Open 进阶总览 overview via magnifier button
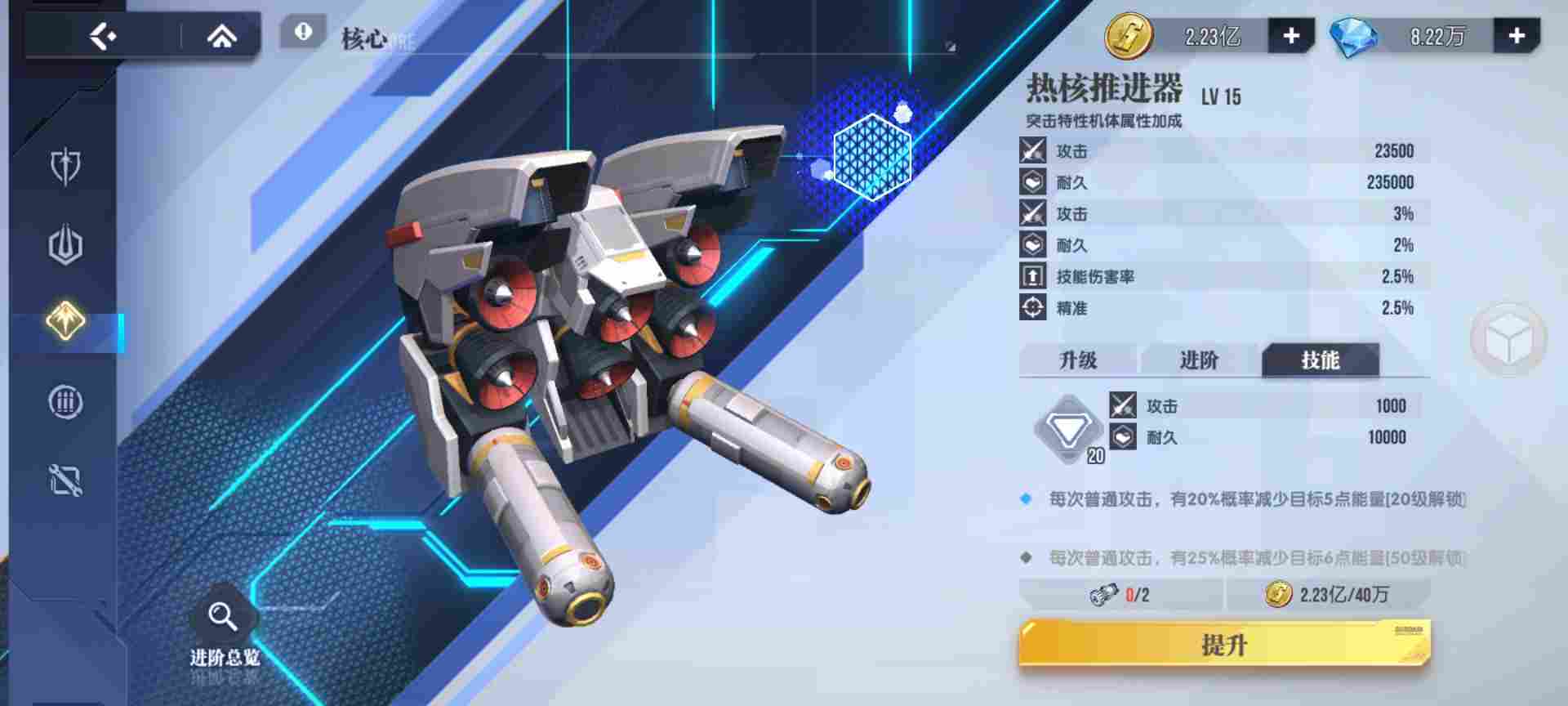The image size is (1568, 706). [222, 614]
